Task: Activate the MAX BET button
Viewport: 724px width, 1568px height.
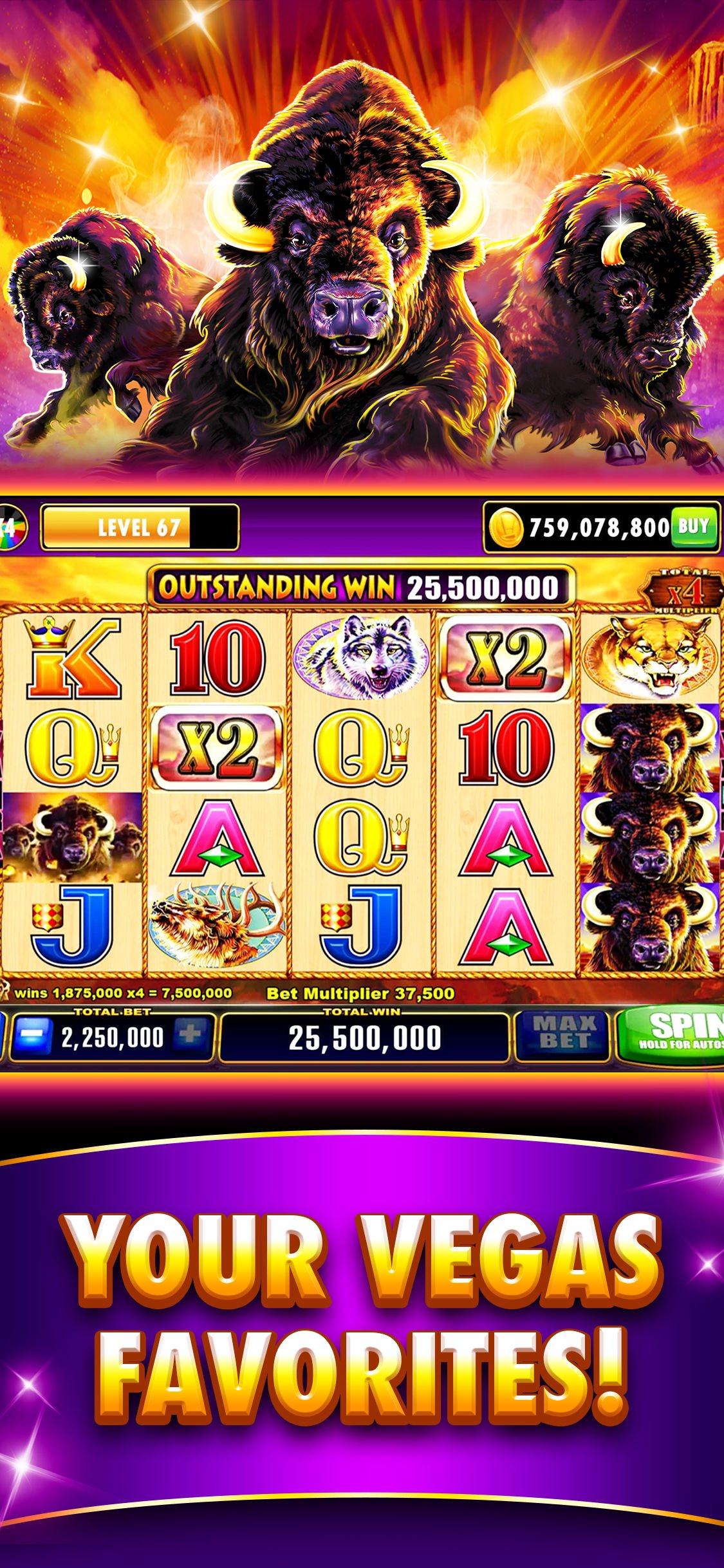Action: [x=564, y=1034]
